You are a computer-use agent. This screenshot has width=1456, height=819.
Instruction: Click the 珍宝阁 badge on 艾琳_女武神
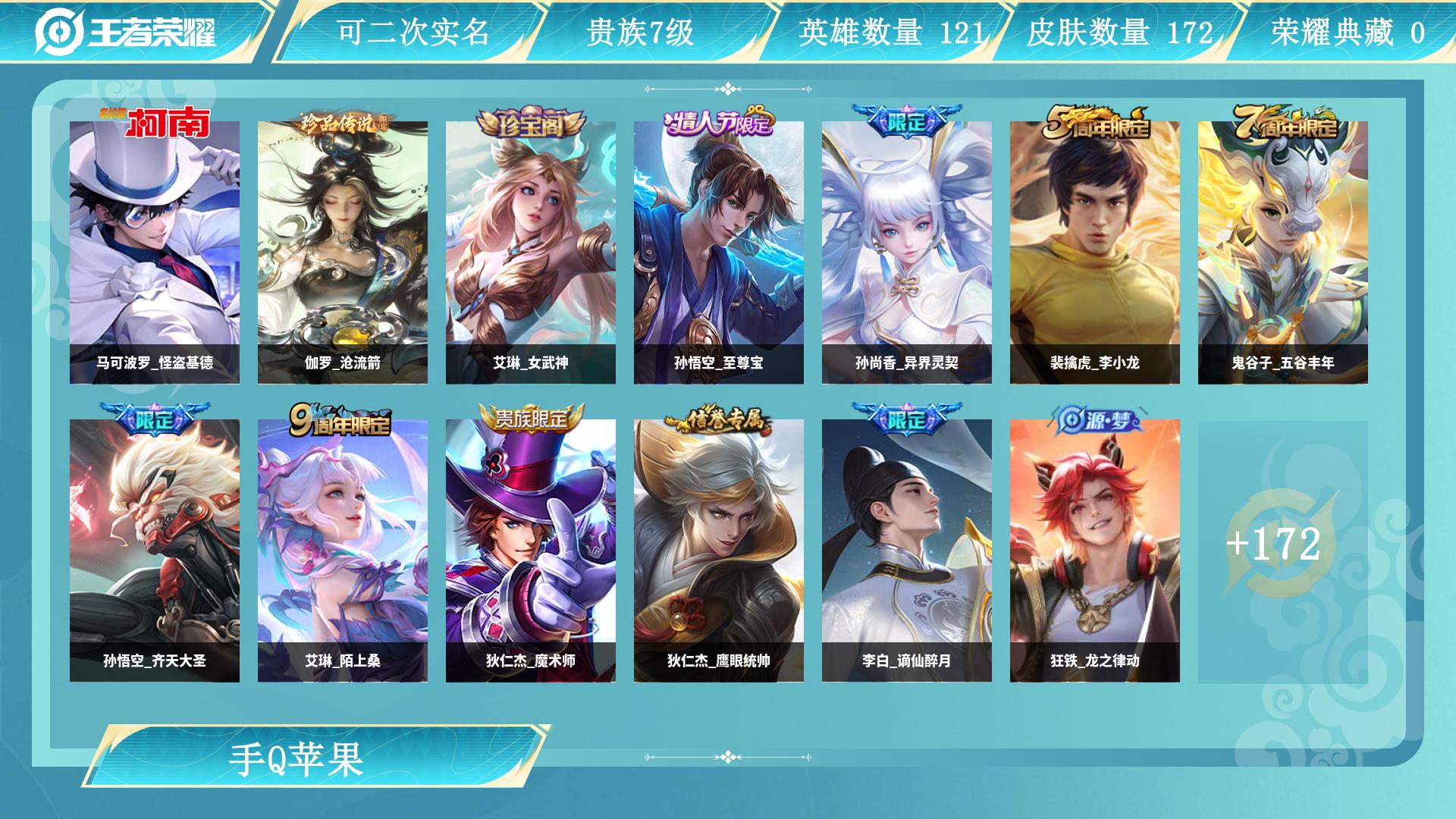coord(529,125)
